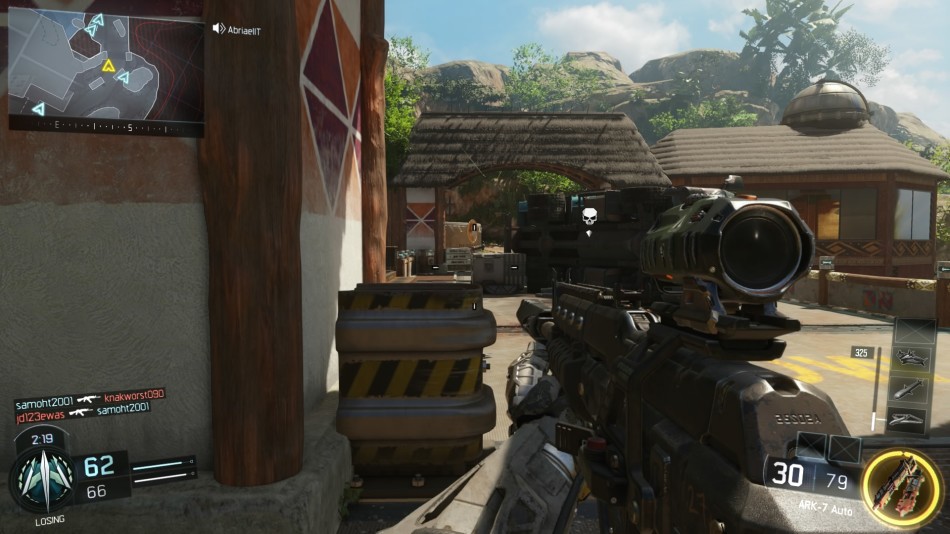
Task: Activate the missile scorestreak icon
Action: [914, 389]
